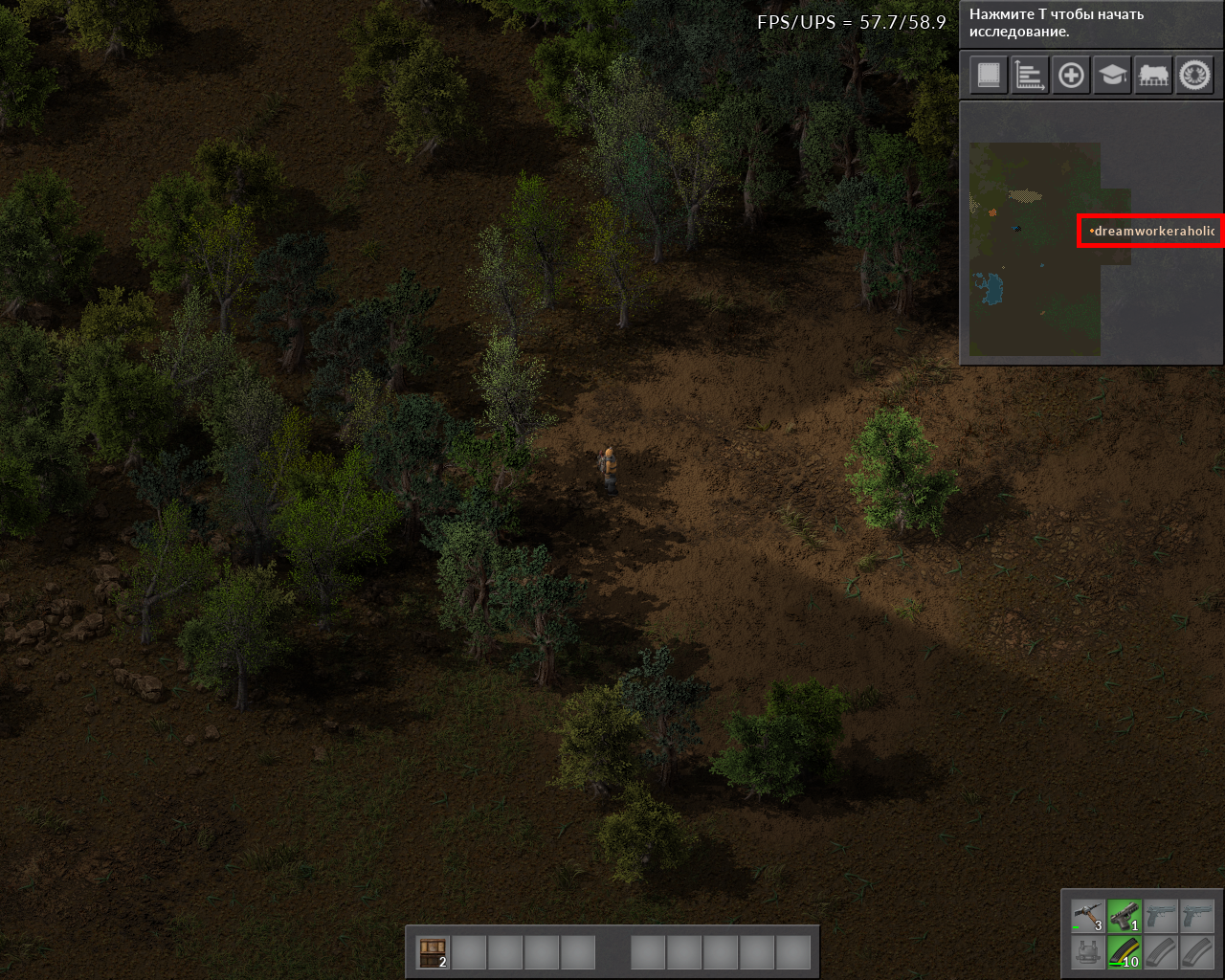1225x980 pixels.
Task: Select the pickaxe tool slot
Action: 1088,916
